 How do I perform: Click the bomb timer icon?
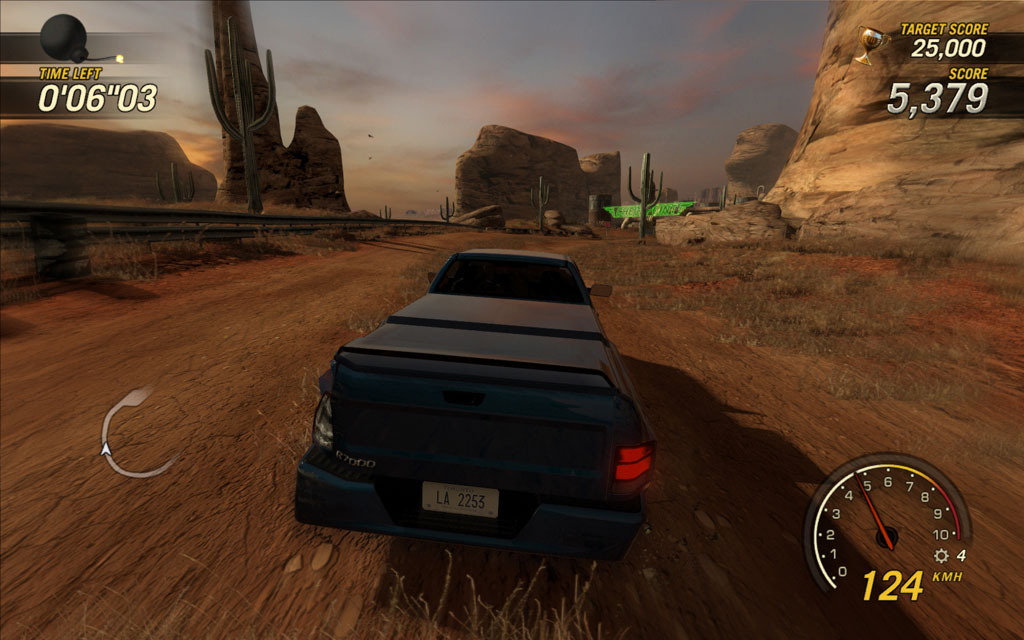[63, 38]
